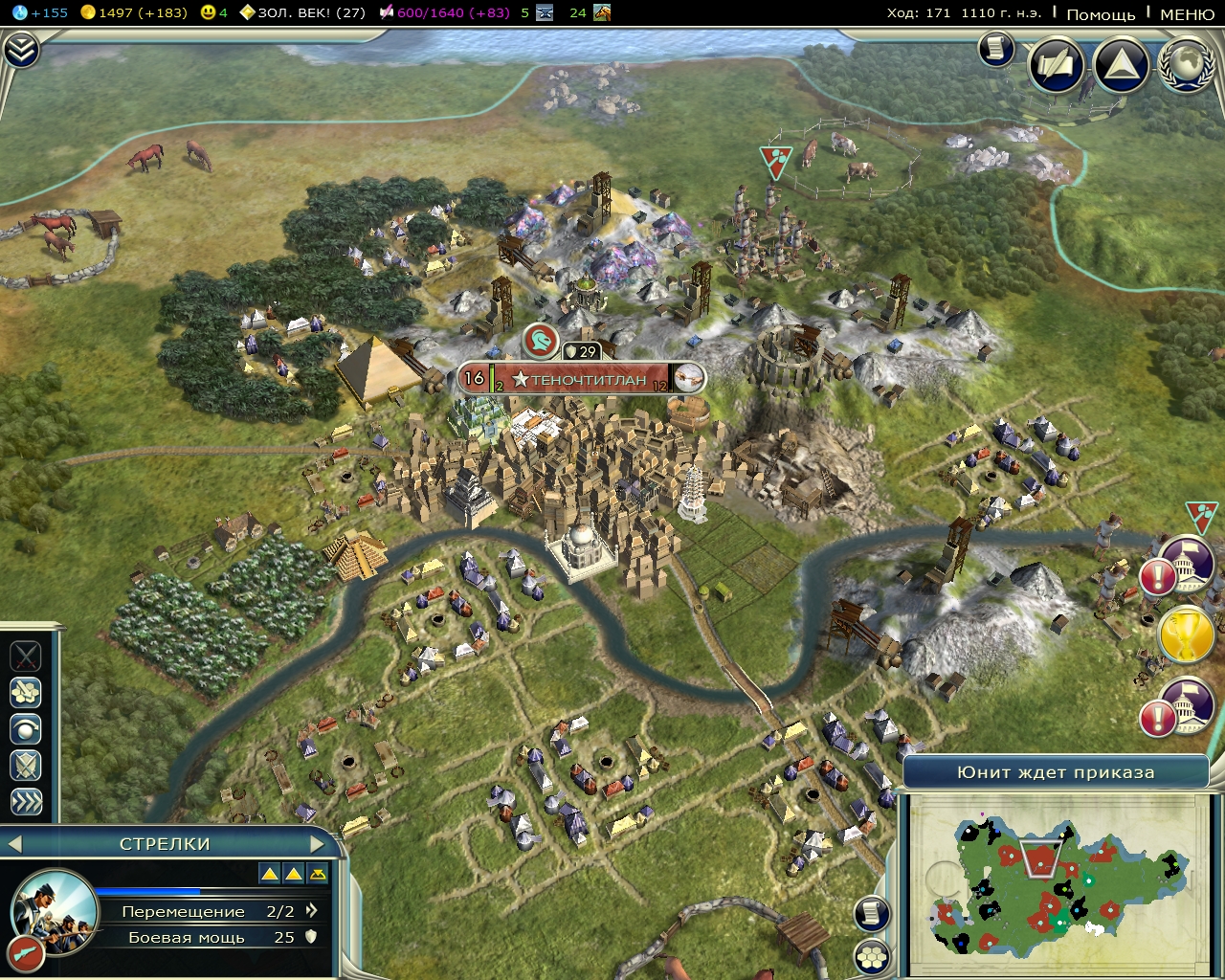The image size is (1225, 980).
Task: Click a yellow promotion triangle on the unit panel
Action: coord(269,872)
